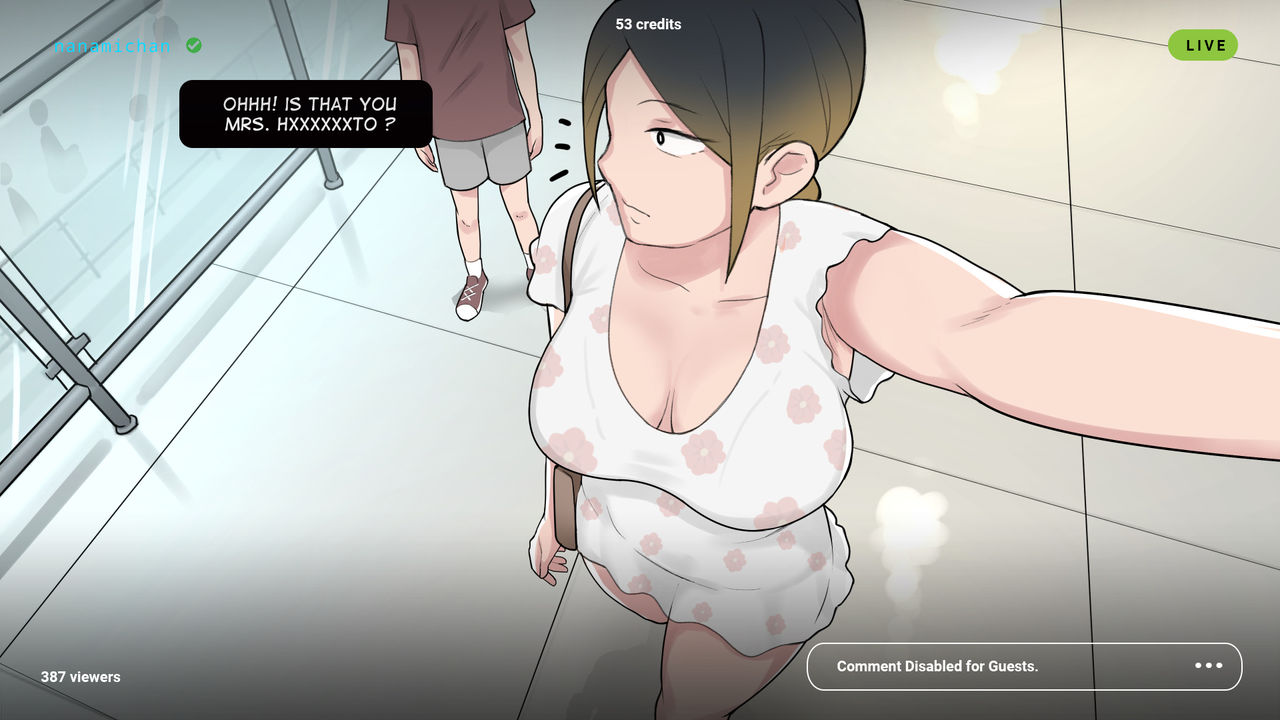
Task: Click the dialogue bubble to continue
Action: click(306, 114)
